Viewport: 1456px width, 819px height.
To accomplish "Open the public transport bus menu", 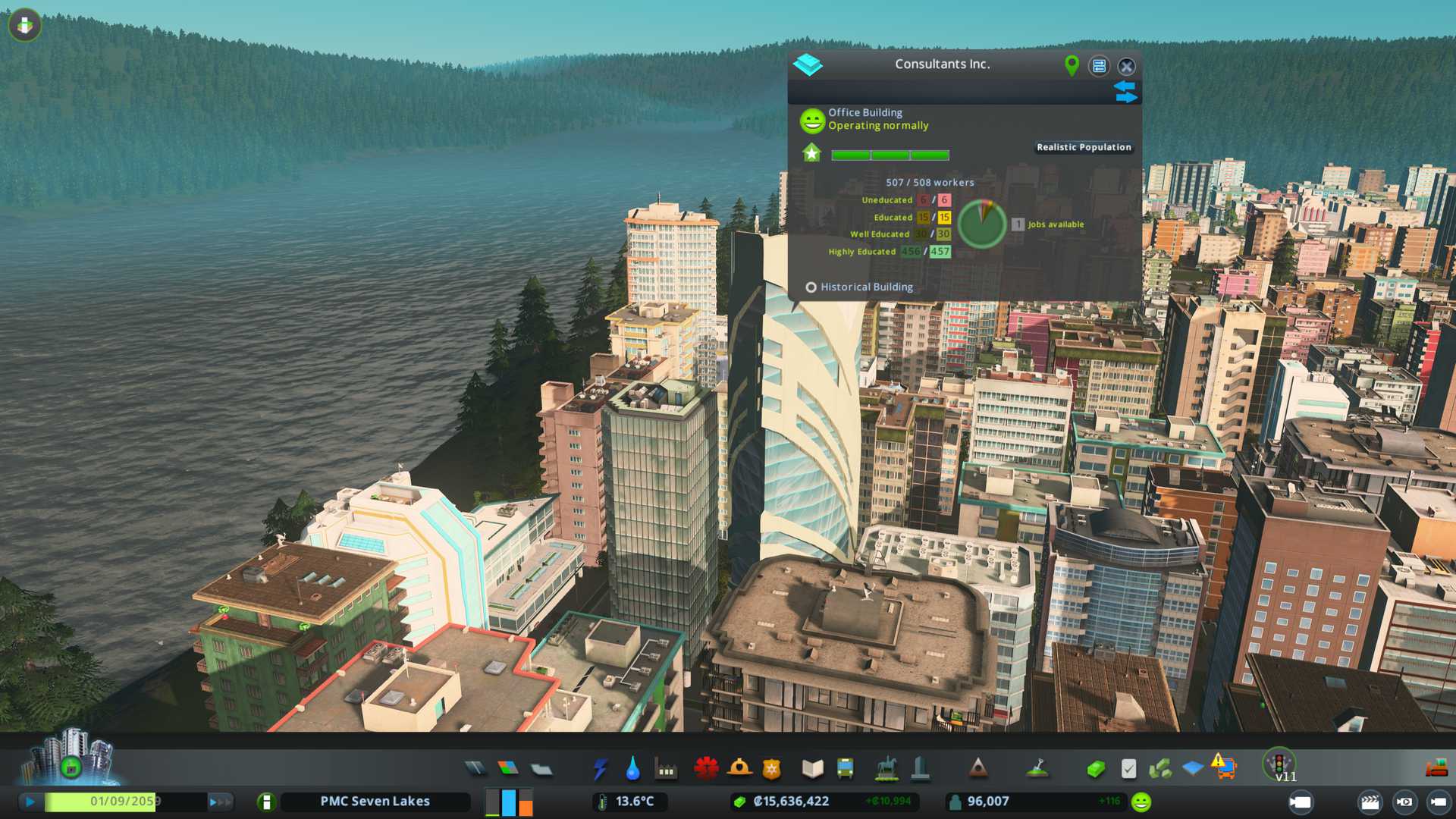I will (845, 769).
